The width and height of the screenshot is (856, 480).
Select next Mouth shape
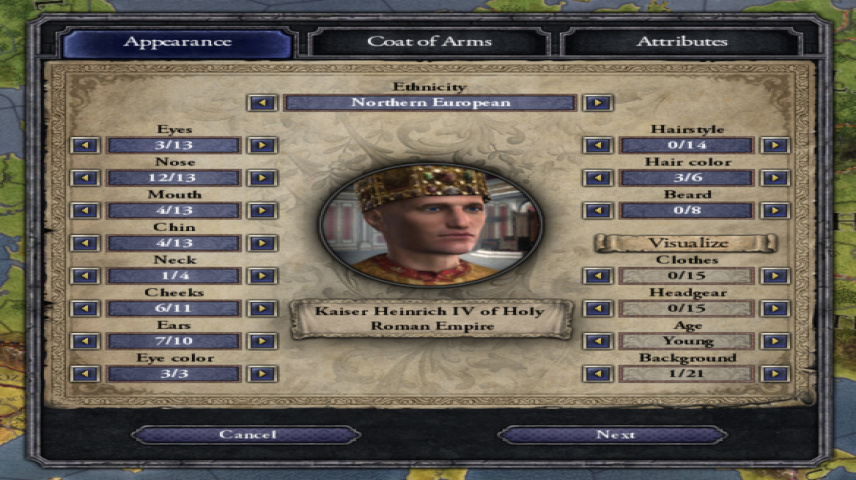coord(262,210)
